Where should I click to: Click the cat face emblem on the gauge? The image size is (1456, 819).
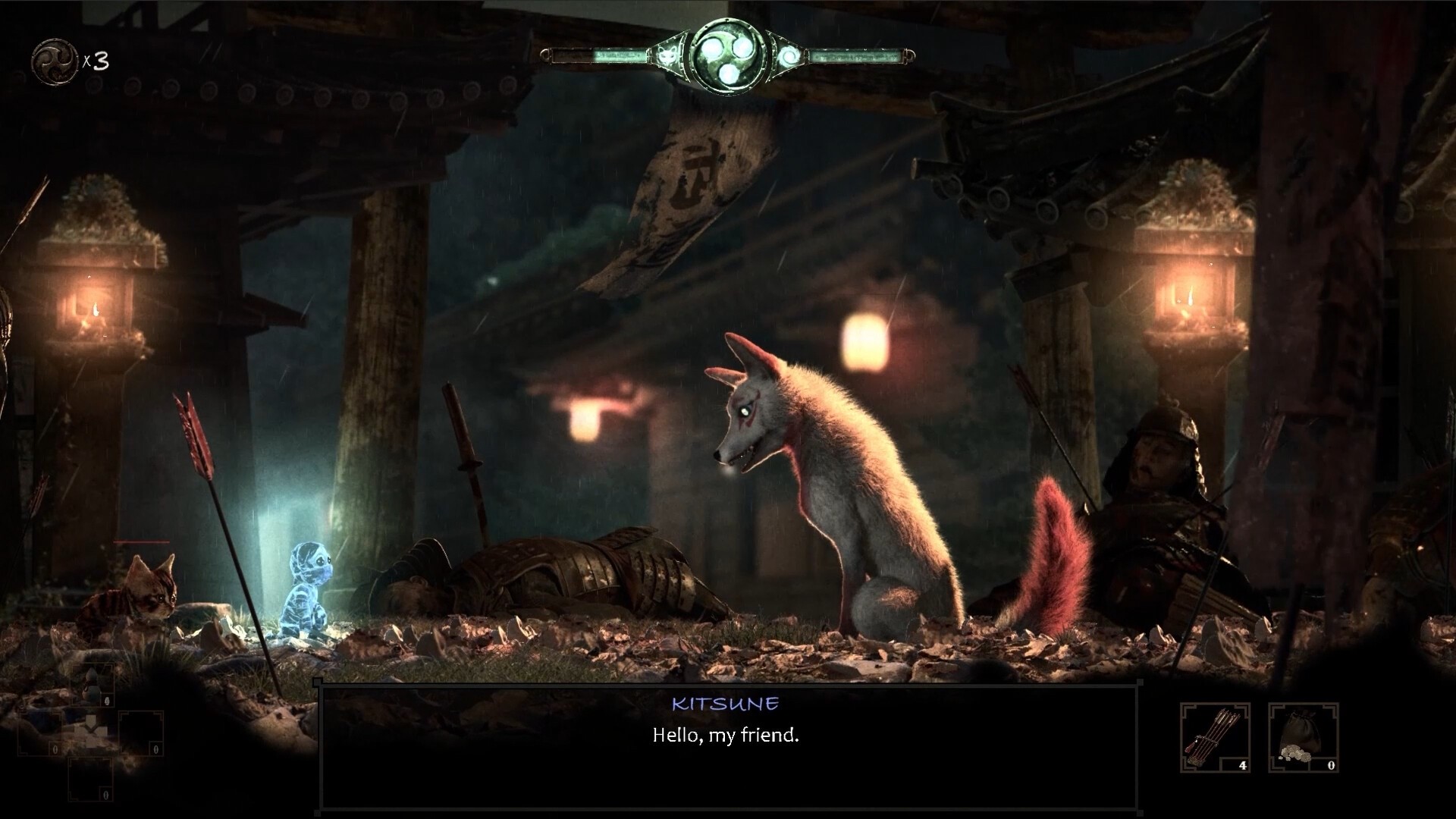668,54
